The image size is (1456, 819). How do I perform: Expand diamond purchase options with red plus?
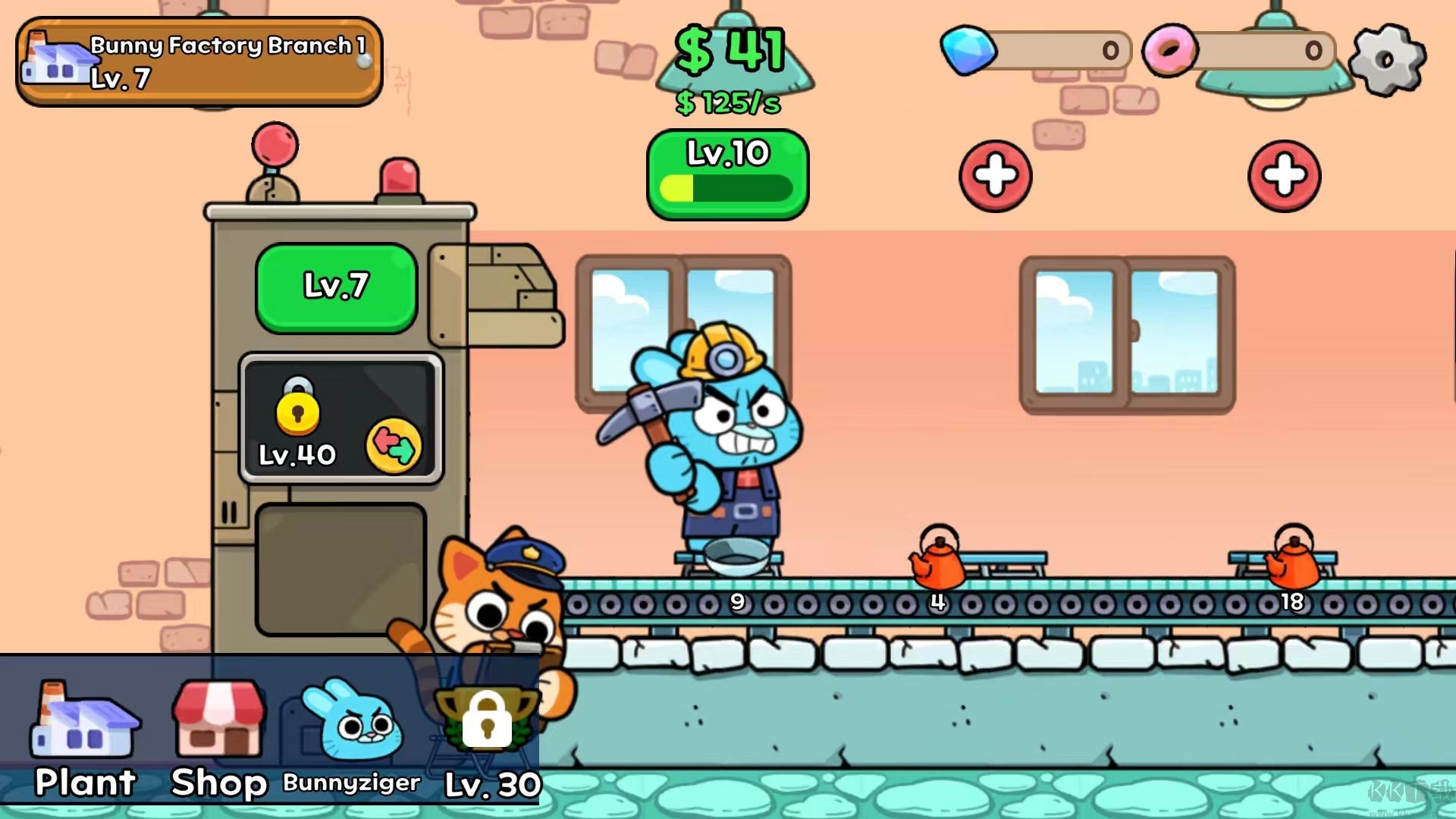996,175
